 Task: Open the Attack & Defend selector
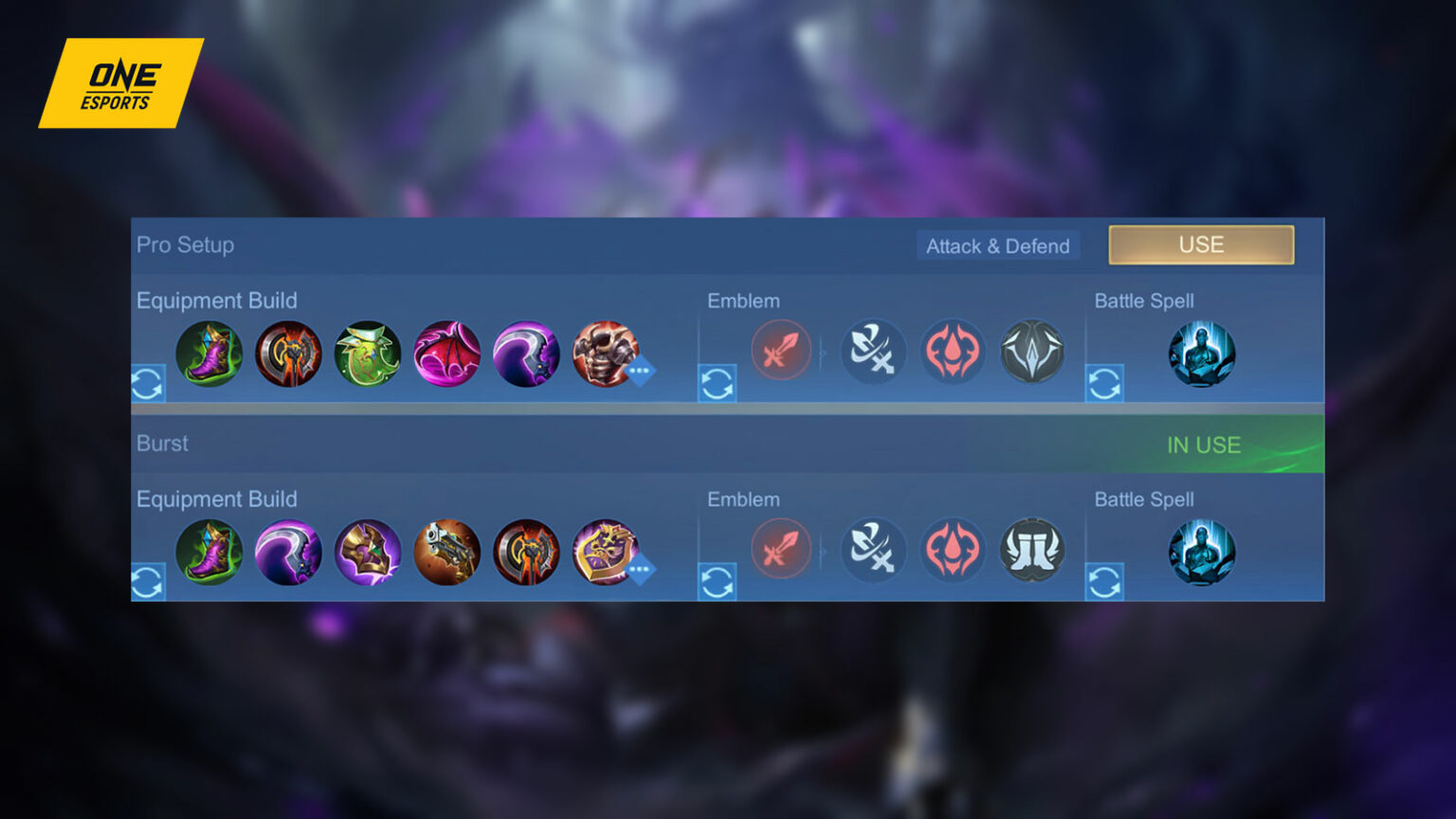[x=997, y=246]
